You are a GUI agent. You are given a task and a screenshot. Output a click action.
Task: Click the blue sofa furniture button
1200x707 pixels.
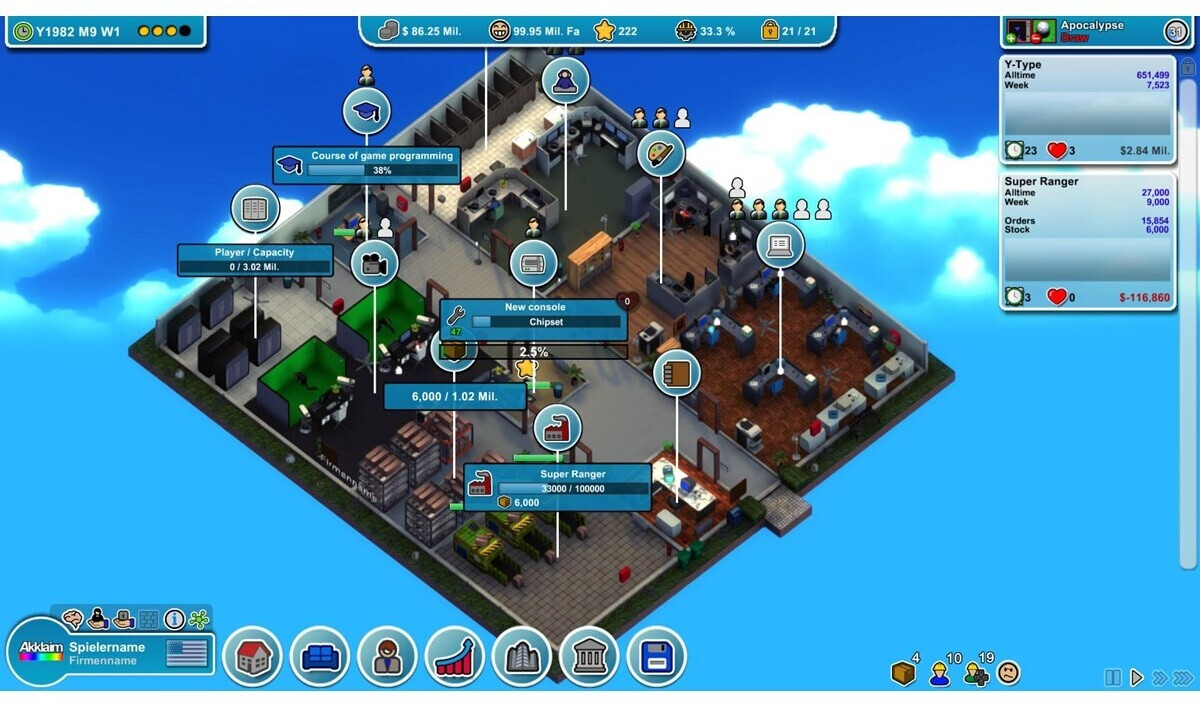[320, 657]
